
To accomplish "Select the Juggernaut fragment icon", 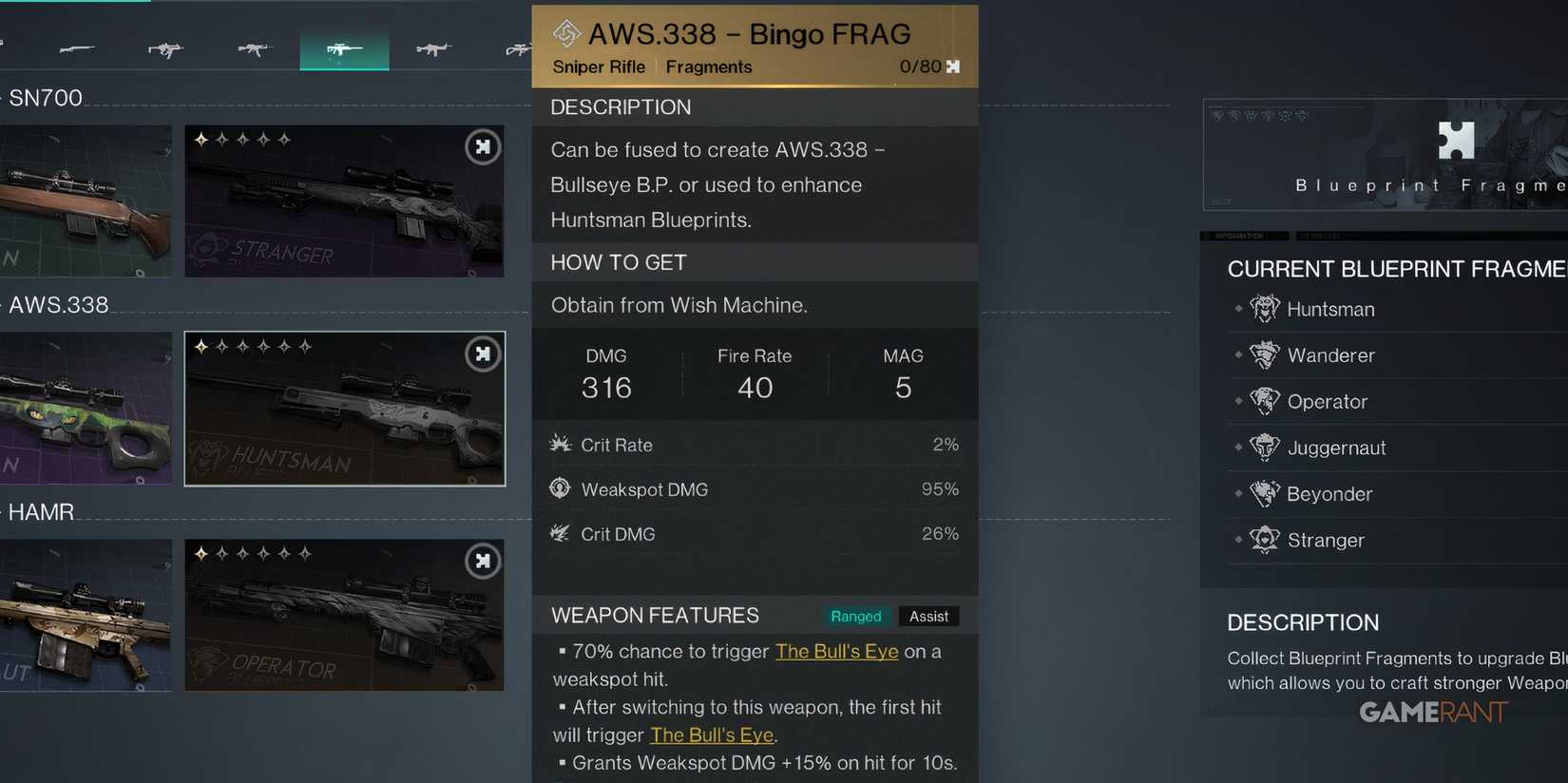I will [x=1264, y=448].
